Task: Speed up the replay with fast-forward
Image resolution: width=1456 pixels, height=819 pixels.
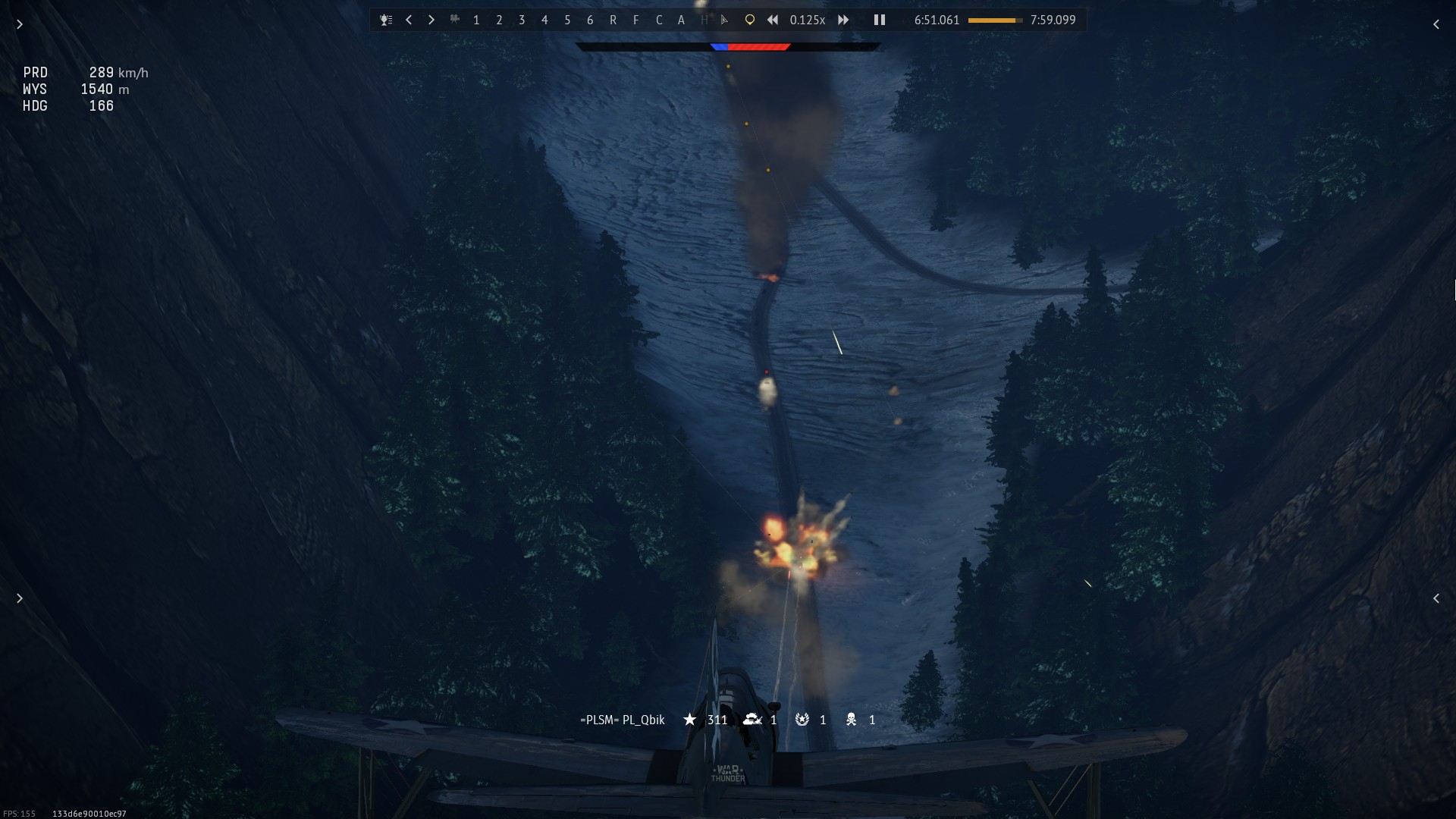Action: tap(843, 20)
